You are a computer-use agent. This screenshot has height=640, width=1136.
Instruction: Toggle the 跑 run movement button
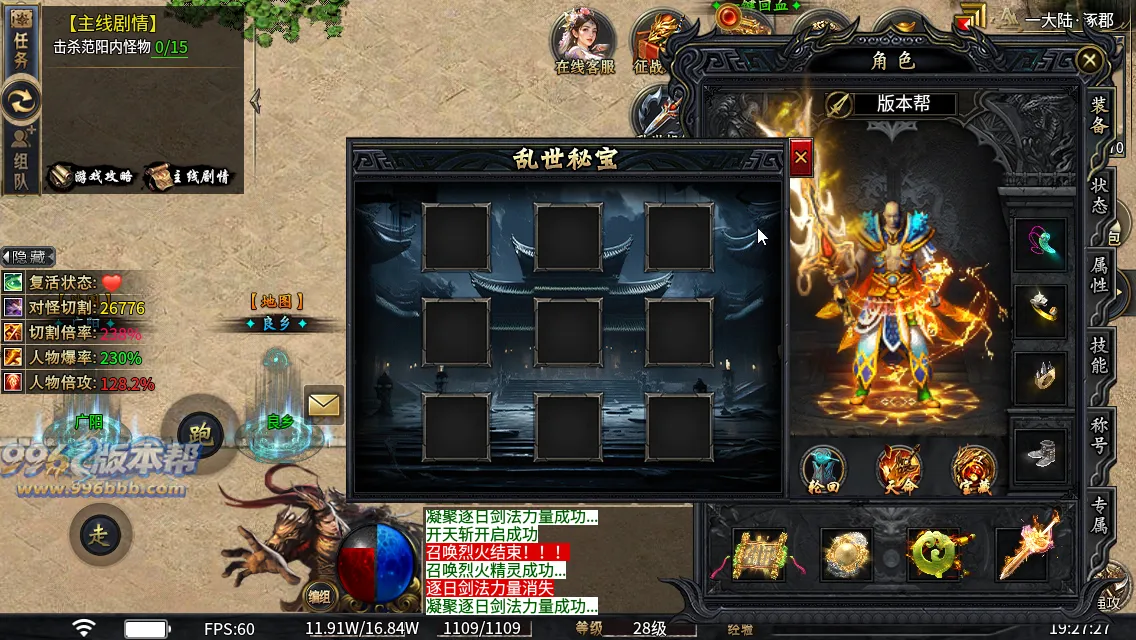[x=196, y=431]
